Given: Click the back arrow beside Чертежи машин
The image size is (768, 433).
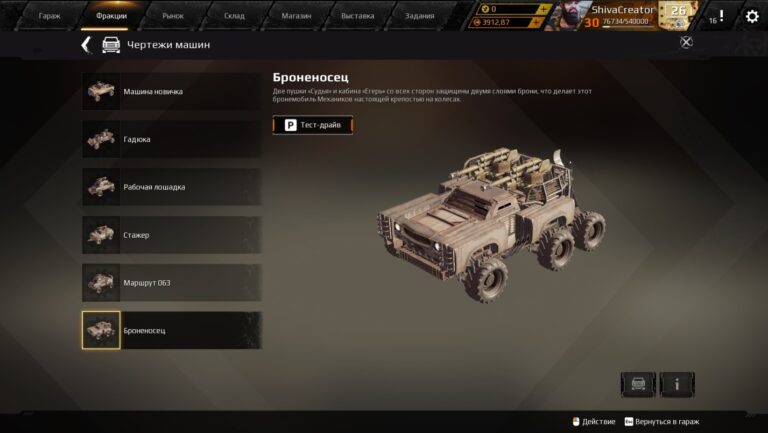Looking at the screenshot, I should 86,45.
